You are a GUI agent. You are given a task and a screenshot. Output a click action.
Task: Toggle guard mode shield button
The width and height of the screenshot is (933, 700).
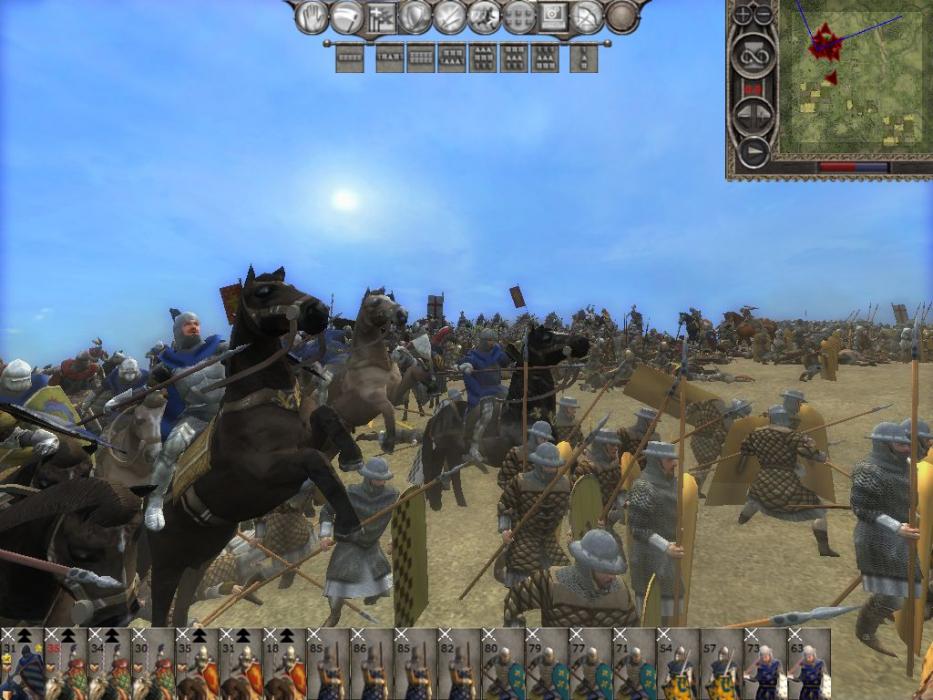tap(413, 17)
